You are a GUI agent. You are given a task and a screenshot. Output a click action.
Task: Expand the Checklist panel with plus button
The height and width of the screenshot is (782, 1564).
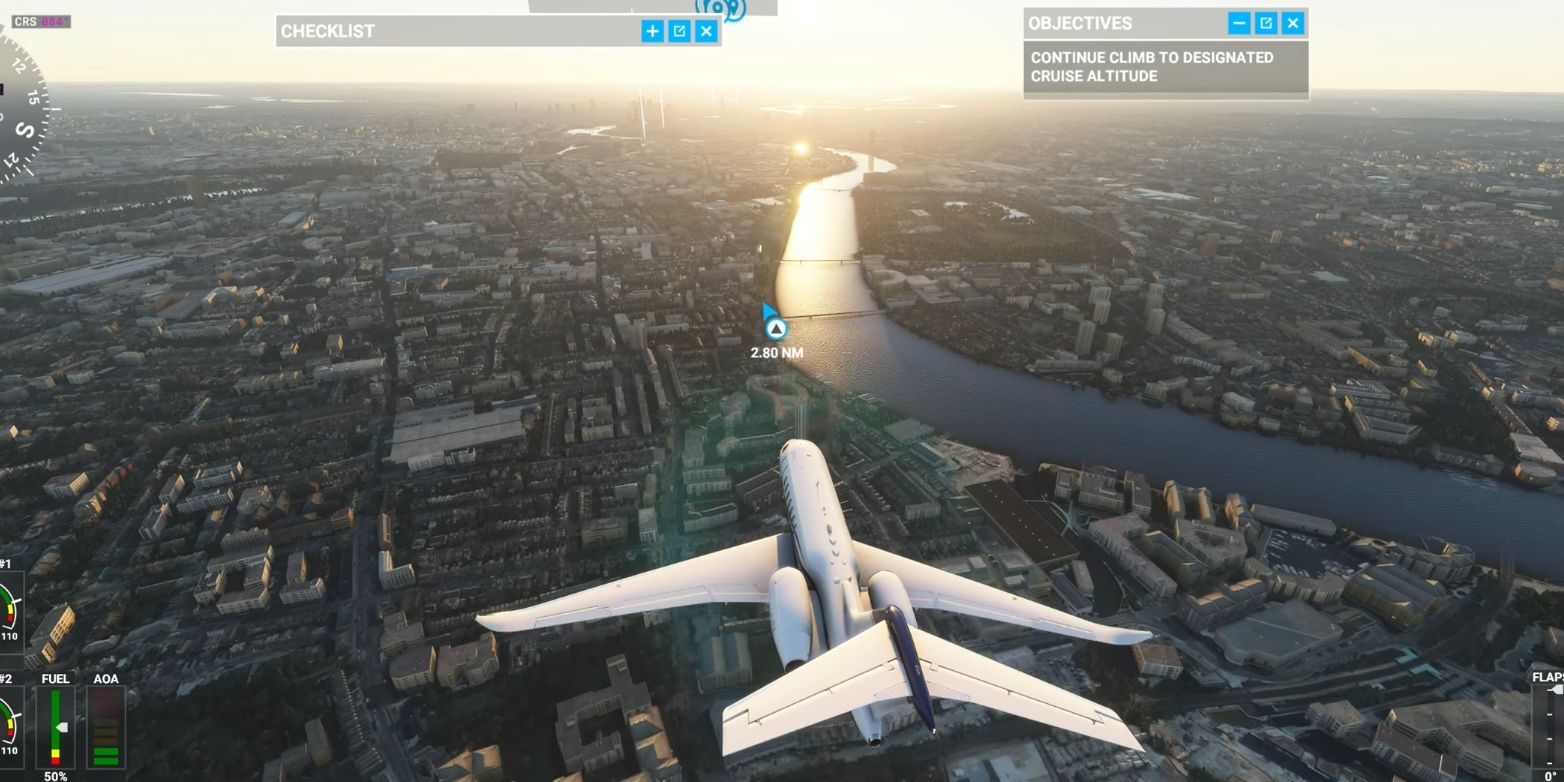pos(652,31)
